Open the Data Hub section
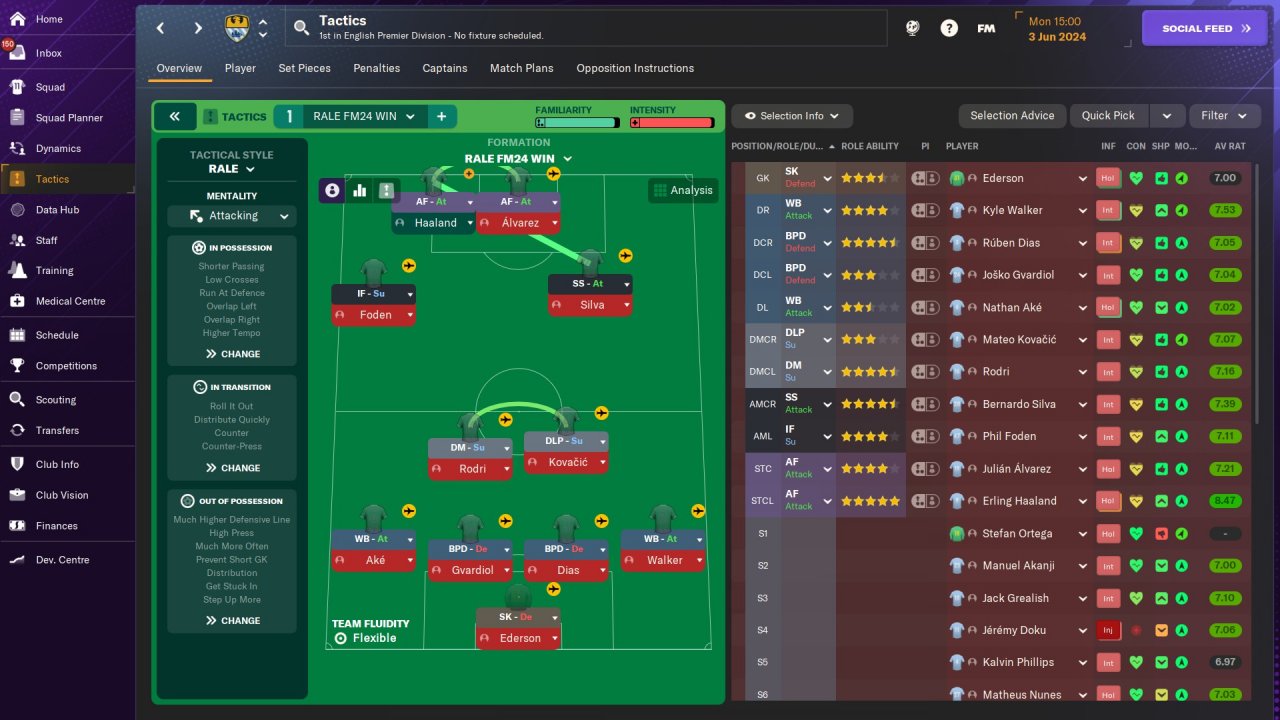Image resolution: width=1280 pixels, height=720 pixels. pos(57,210)
